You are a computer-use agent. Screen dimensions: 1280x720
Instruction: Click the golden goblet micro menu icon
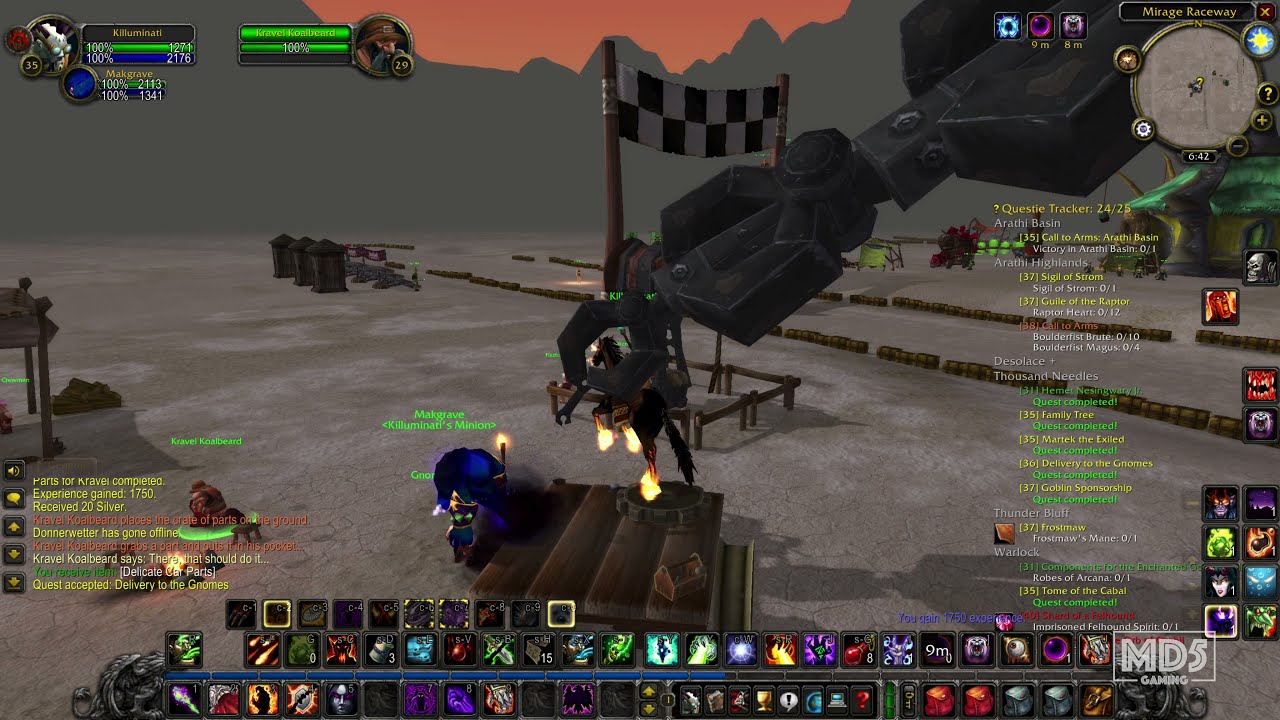(761, 700)
